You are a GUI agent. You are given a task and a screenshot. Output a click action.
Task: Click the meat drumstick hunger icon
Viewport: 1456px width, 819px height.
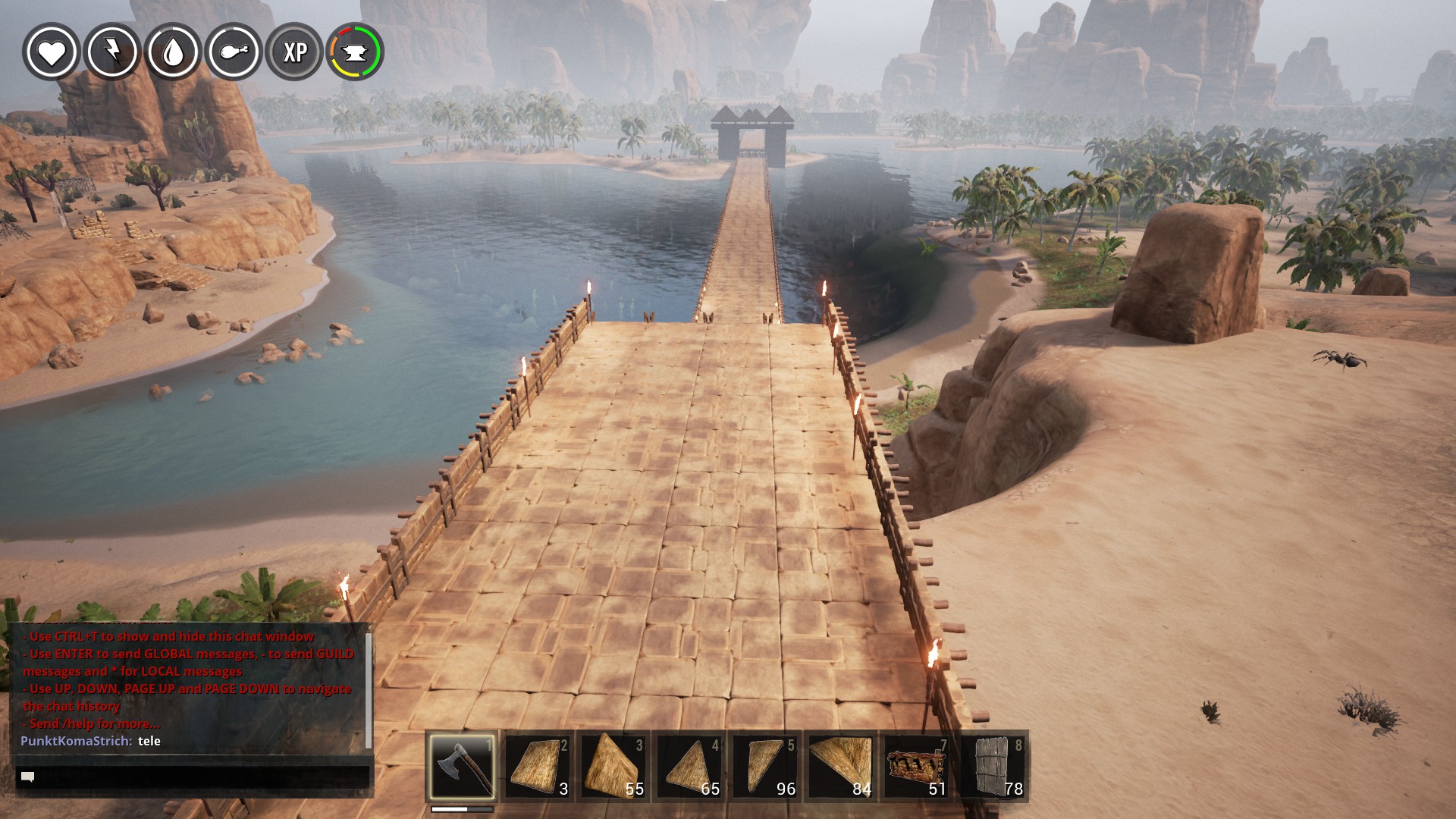point(234,52)
